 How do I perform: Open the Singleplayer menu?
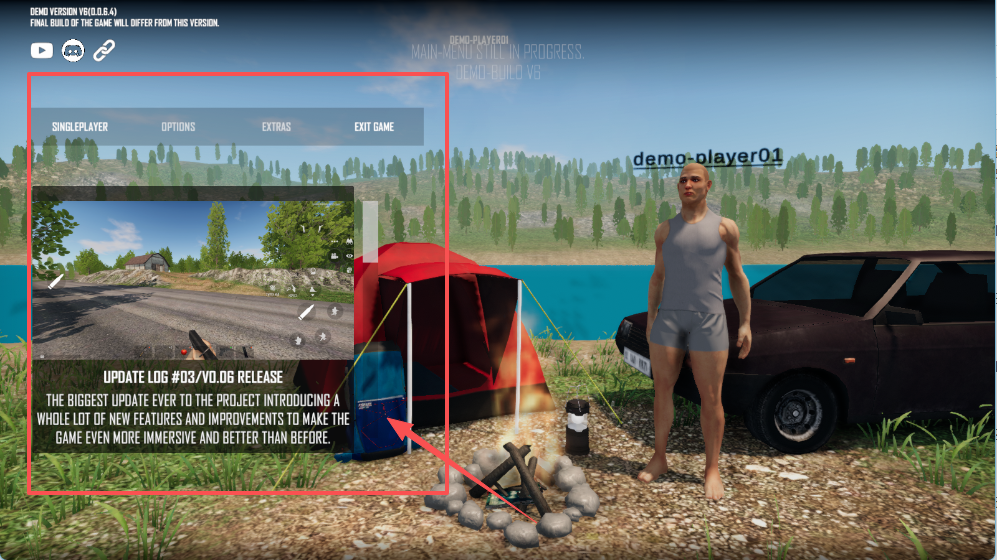pyautogui.click(x=80, y=127)
